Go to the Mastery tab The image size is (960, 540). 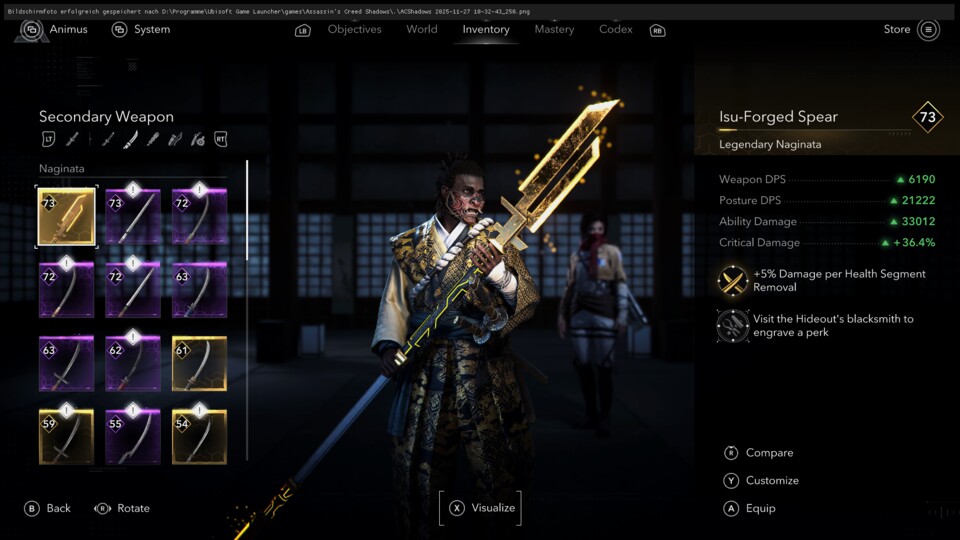(554, 30)
